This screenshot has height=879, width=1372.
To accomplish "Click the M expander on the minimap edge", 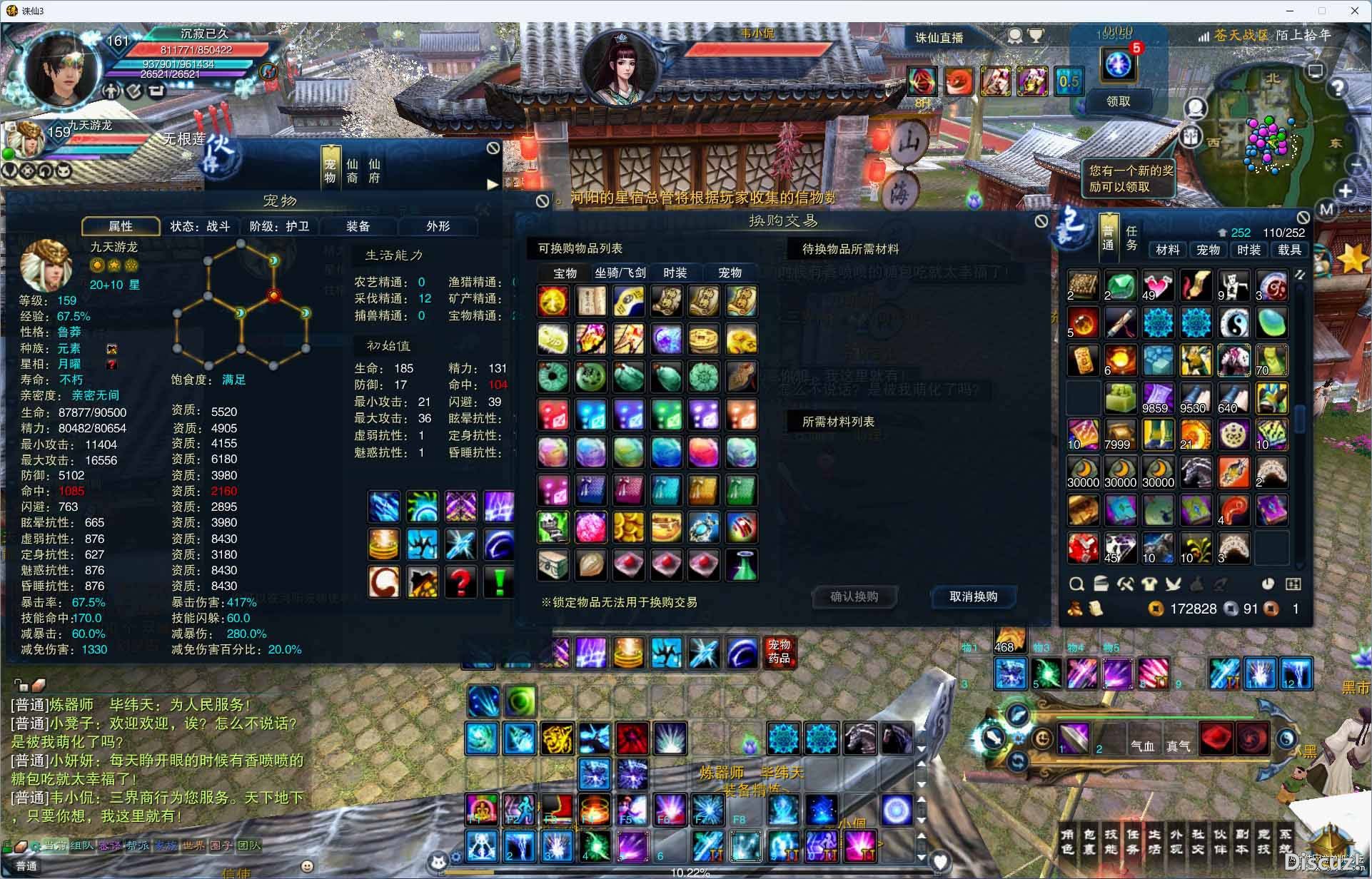I will pos(1326,209).
